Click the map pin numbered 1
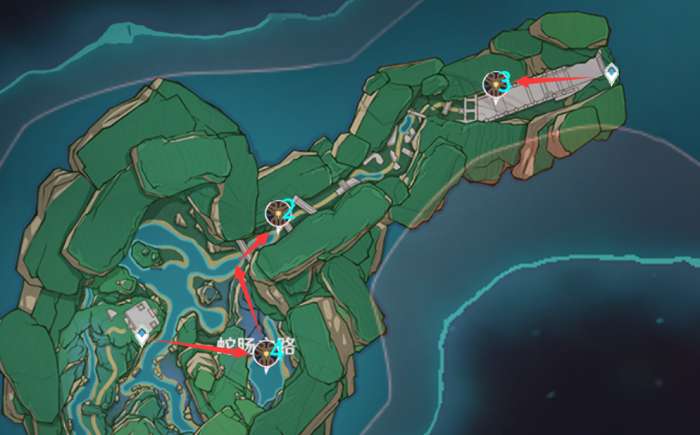The height and width of the screenshot is (435, 700). (x=265, y=353)
